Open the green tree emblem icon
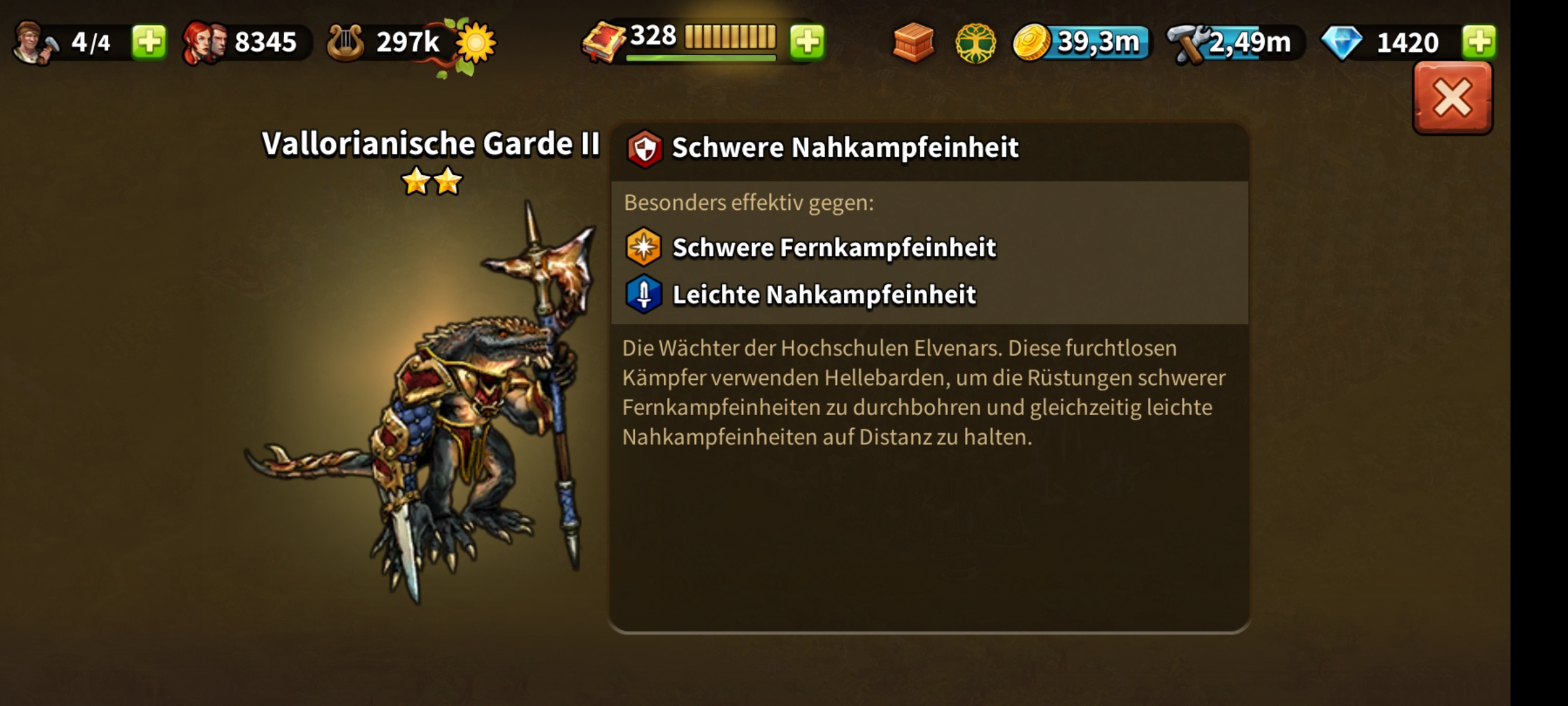The width and height of the screenshot is (1568, 706). pos(975,44)
